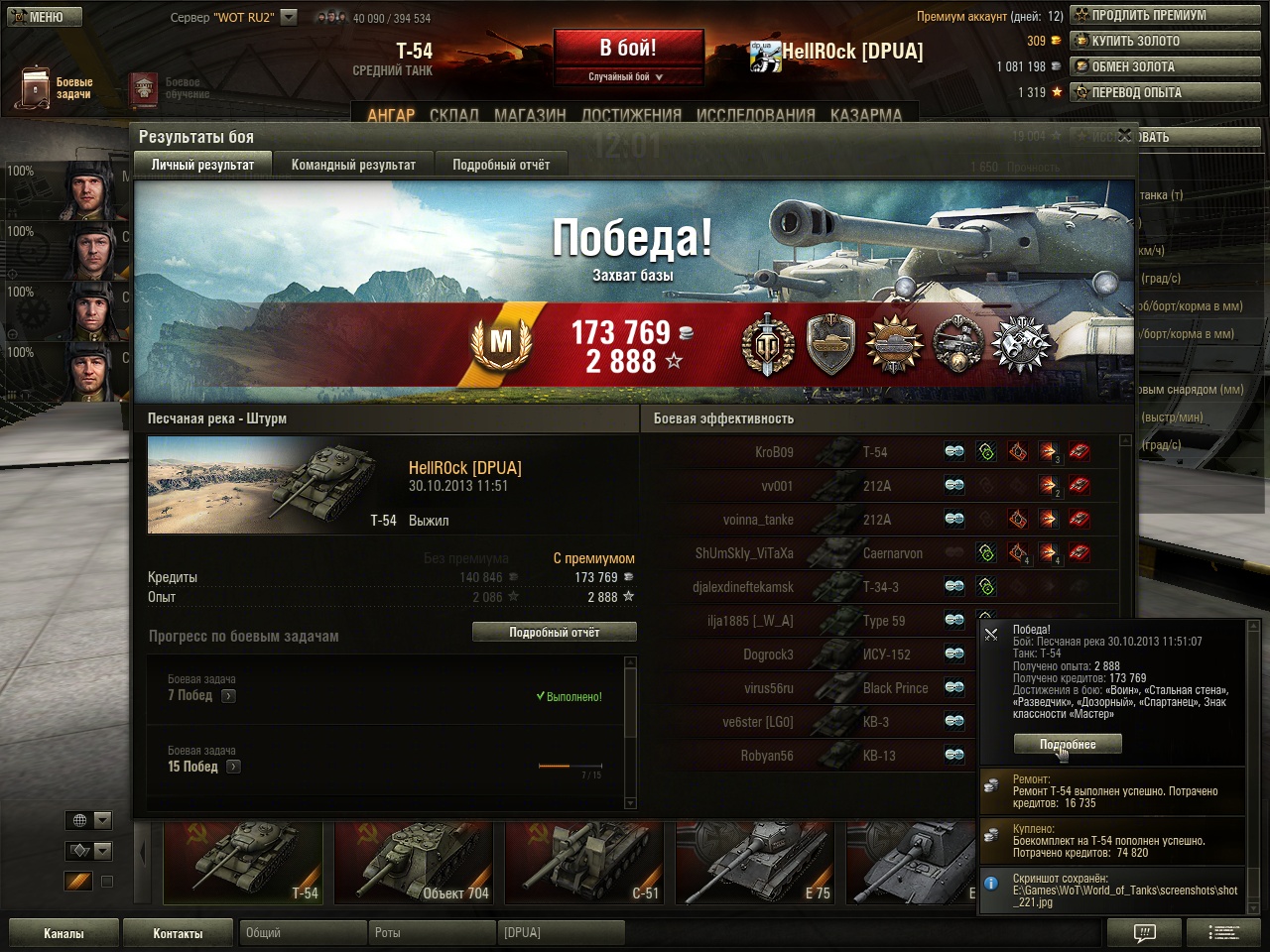Switch to the Командный результат tab
The image size is (1270, 952).
click(x=353, y=165)
